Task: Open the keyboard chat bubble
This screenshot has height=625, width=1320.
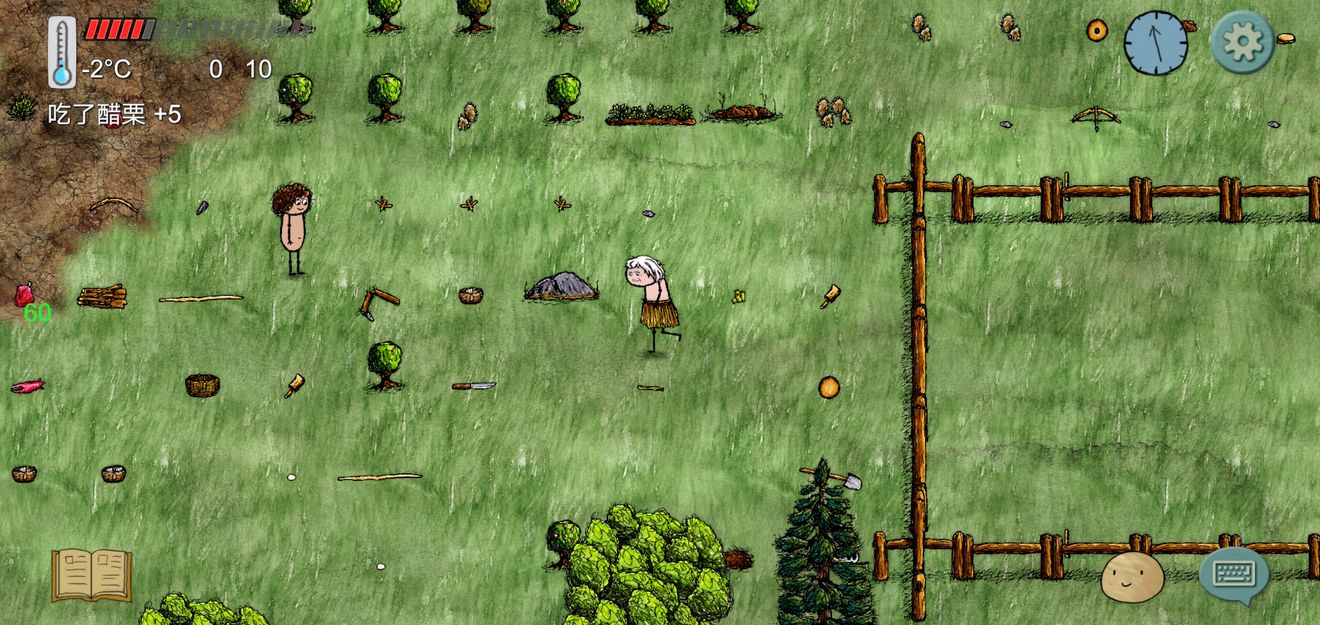Action: (x=1234, y=575)
